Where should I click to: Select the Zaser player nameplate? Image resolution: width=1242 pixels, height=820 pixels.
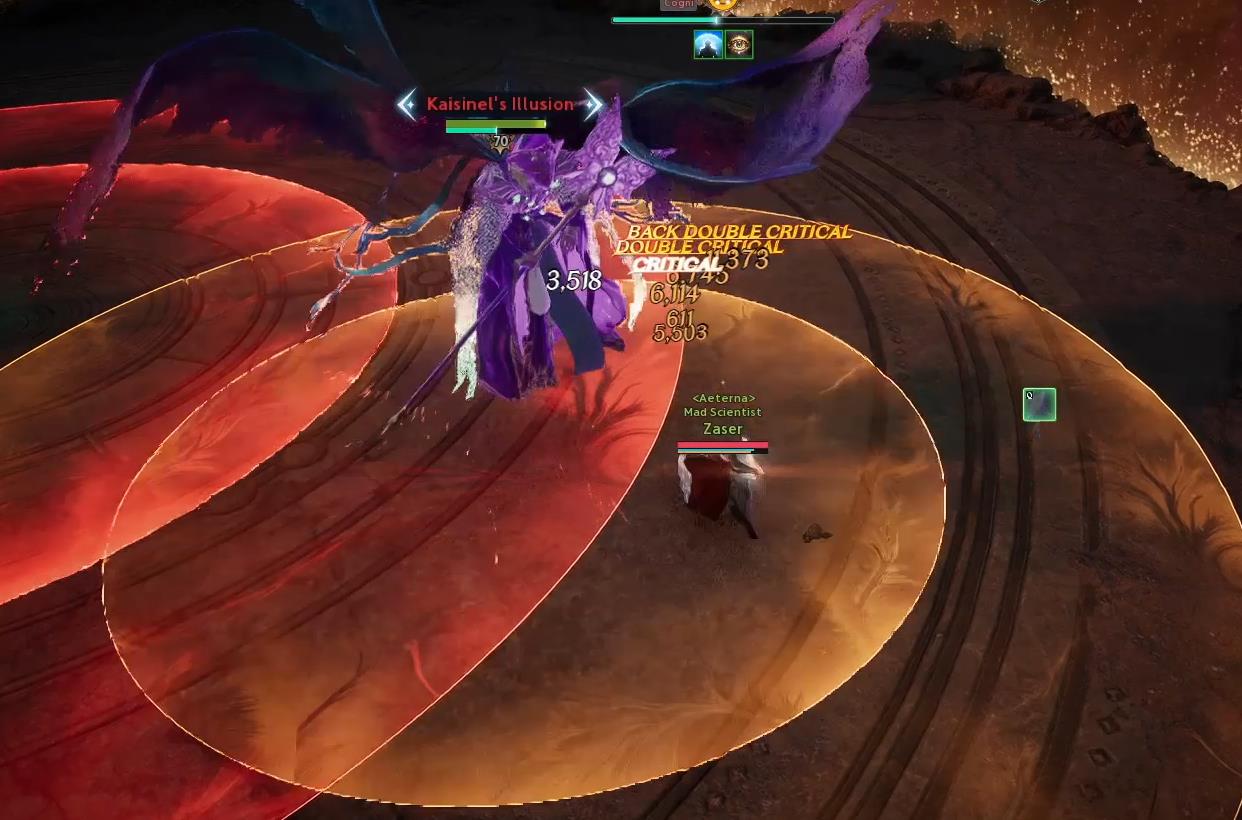coord(722,429)
